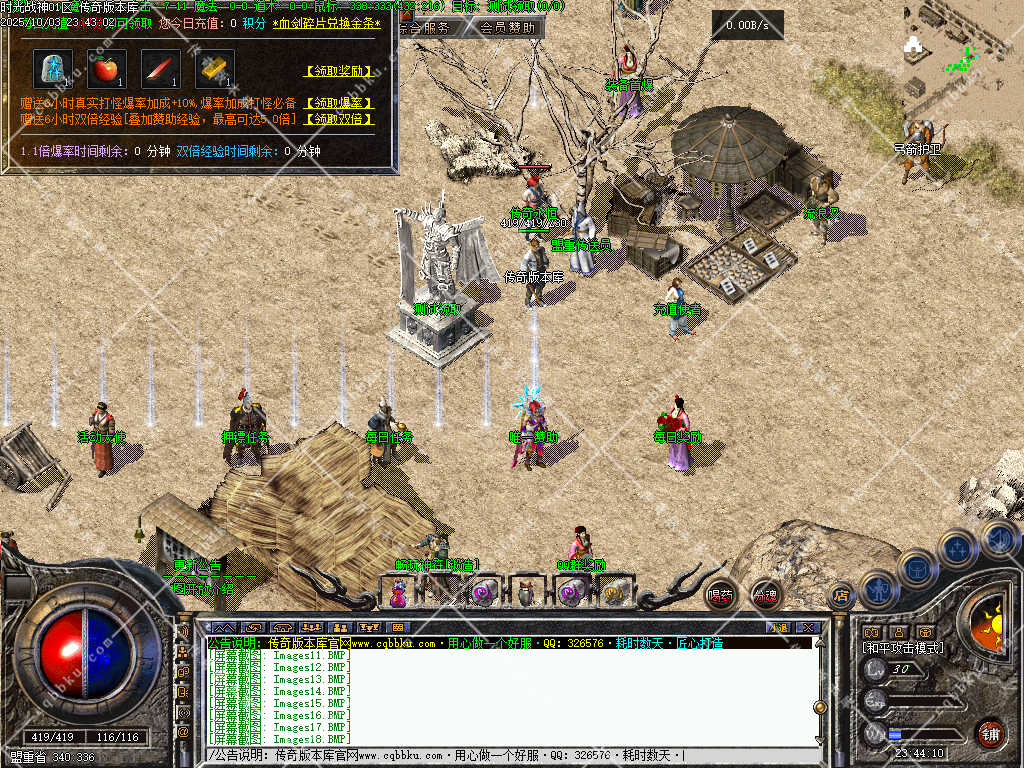Open the 店 shop button

pyautogui.click(x=841, y=596)
